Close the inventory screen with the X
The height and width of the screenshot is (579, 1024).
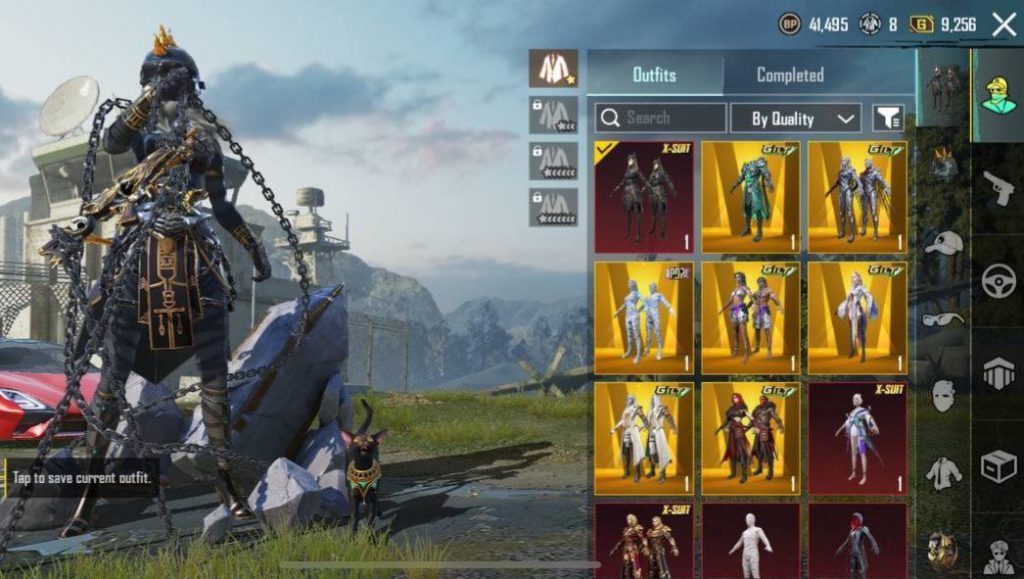click(x=1004, y=25)
